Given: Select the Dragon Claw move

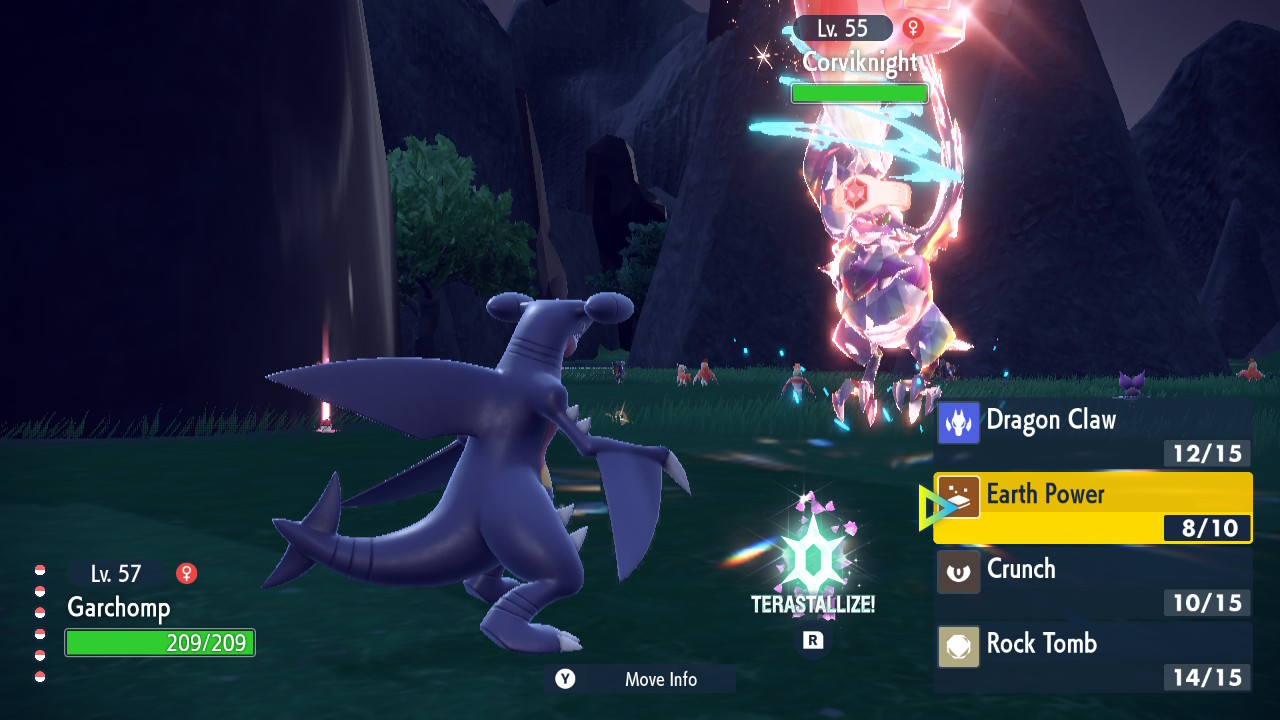Looking at the screenshot, I should point(1092,433).
